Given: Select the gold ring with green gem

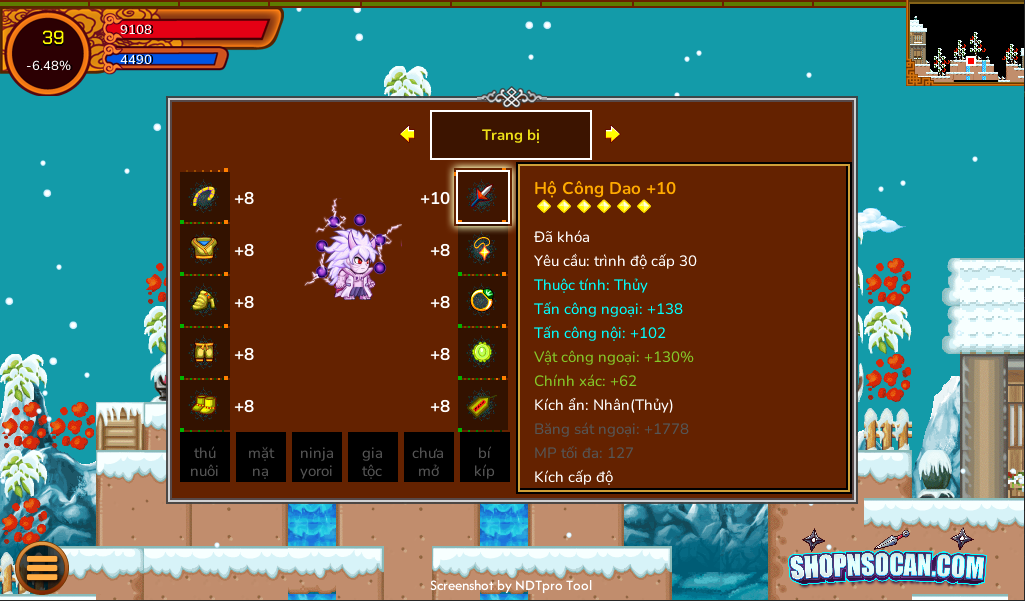Looking at the screenshot, I should click(x=483, y=302).
